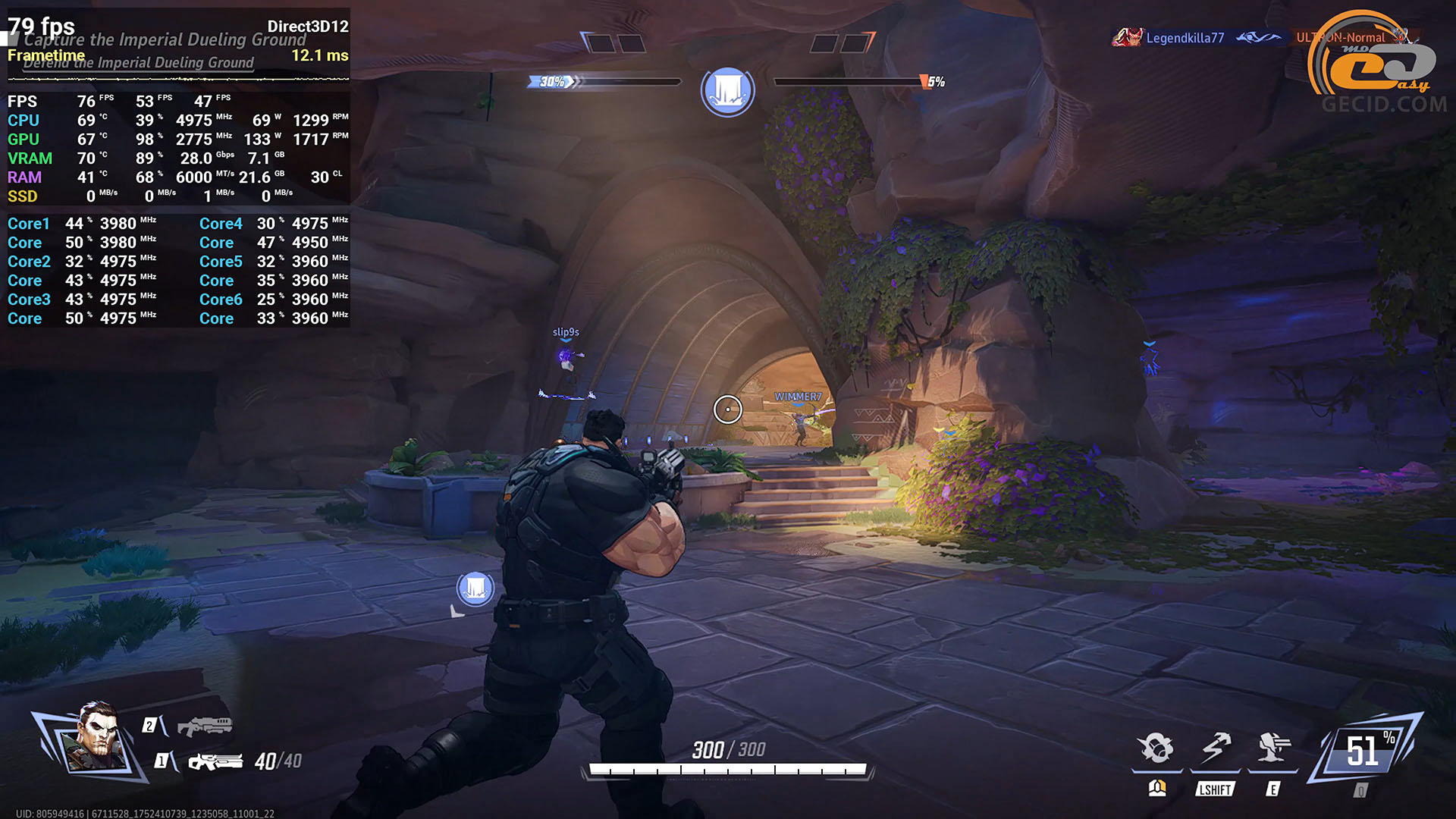This screenshot has width=1456, height=819.
Task: Click the GECID.COM watermark logo
Action: [x=1377, y=68]
